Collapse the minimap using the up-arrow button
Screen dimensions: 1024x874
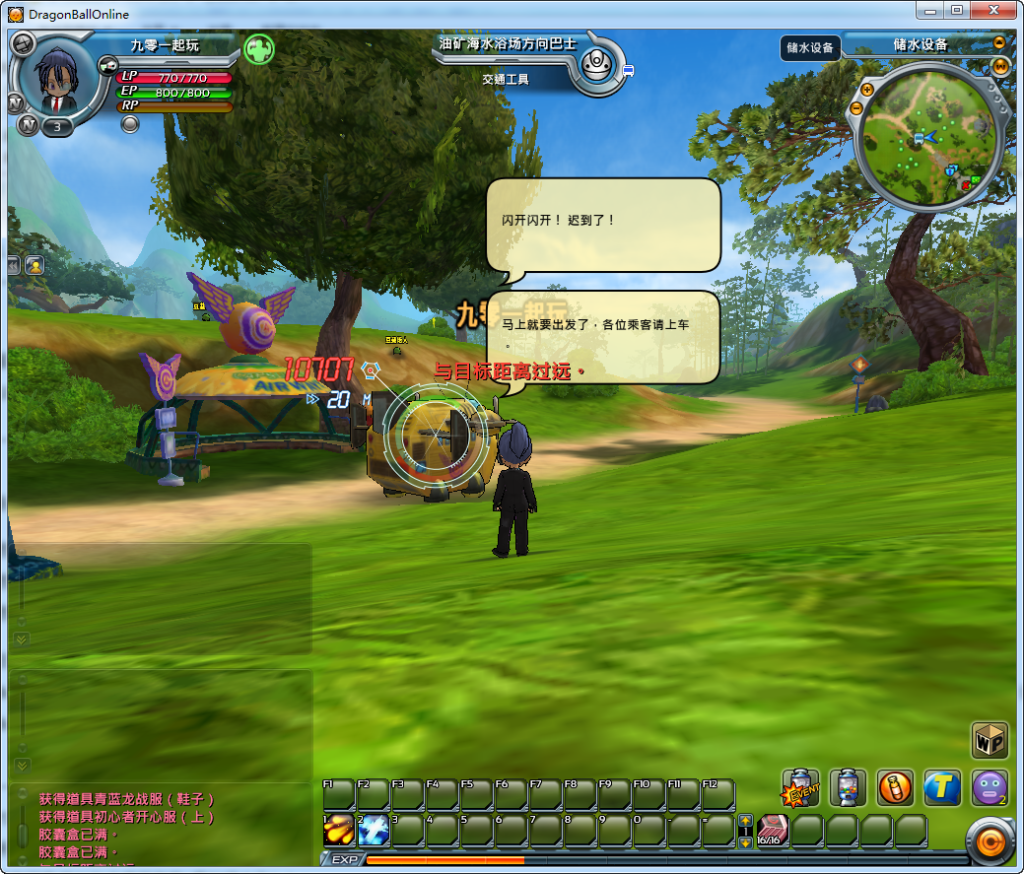tap(999, 43)
